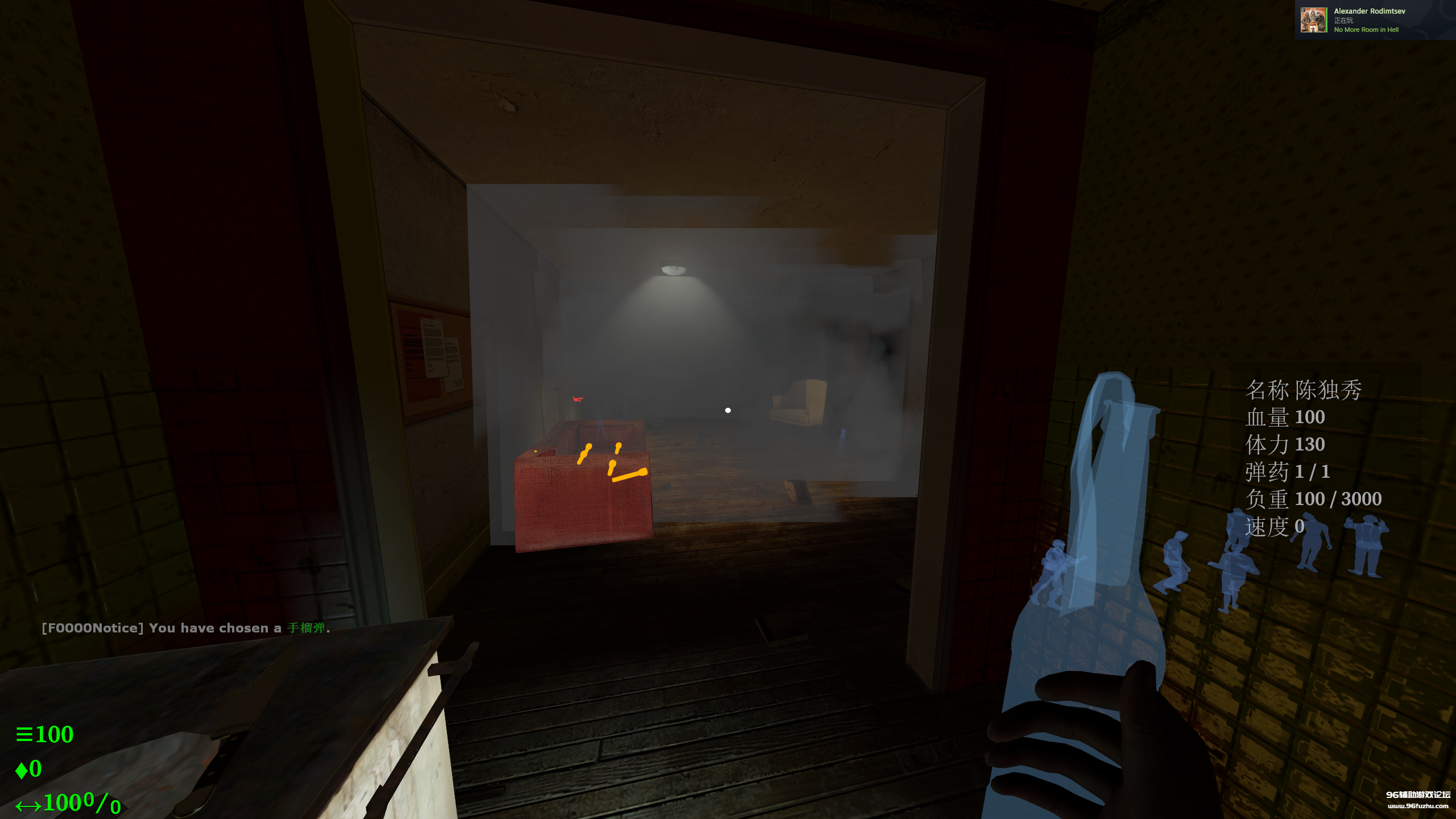This screenshot has height=819, width=1456.
Task: Select the crouching player silhouette icon
Action: [1174, 562]
